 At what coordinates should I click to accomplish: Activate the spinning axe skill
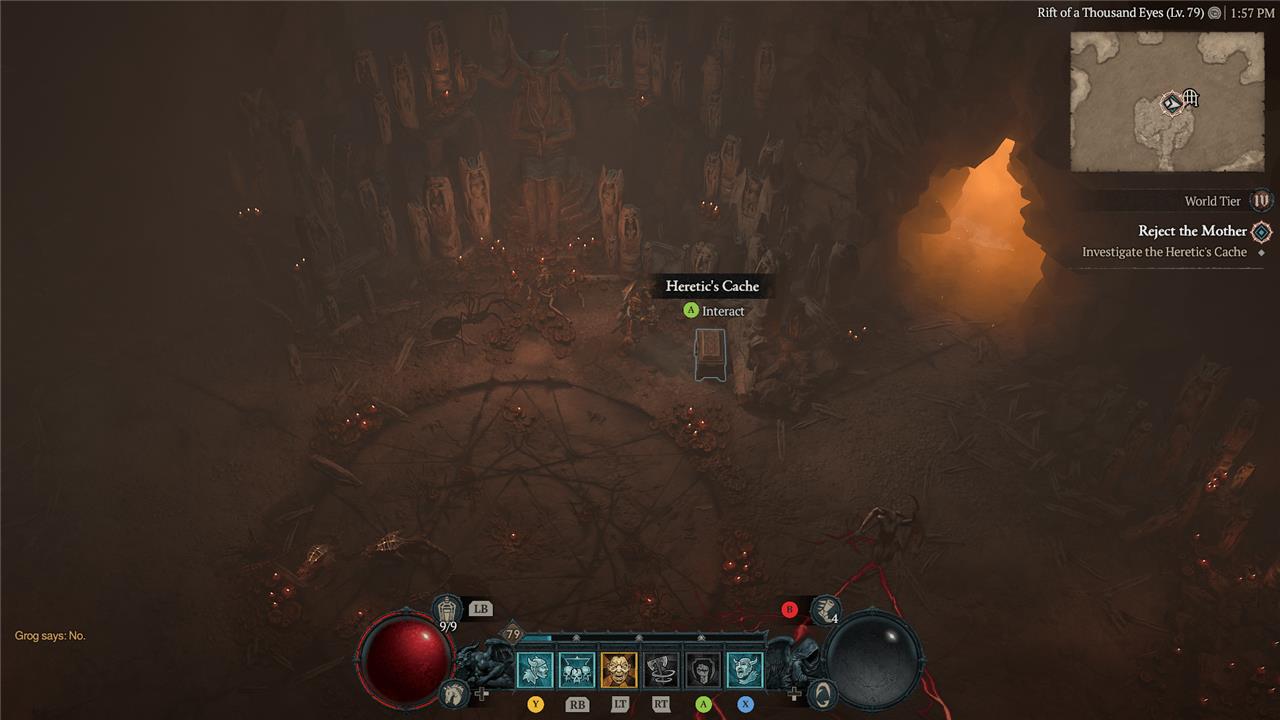click(x=661, y=670)
